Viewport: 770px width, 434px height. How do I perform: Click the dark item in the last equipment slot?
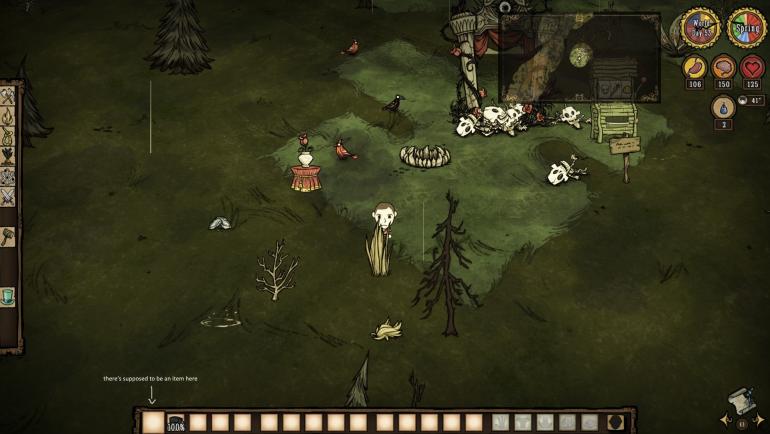(616, 422)
